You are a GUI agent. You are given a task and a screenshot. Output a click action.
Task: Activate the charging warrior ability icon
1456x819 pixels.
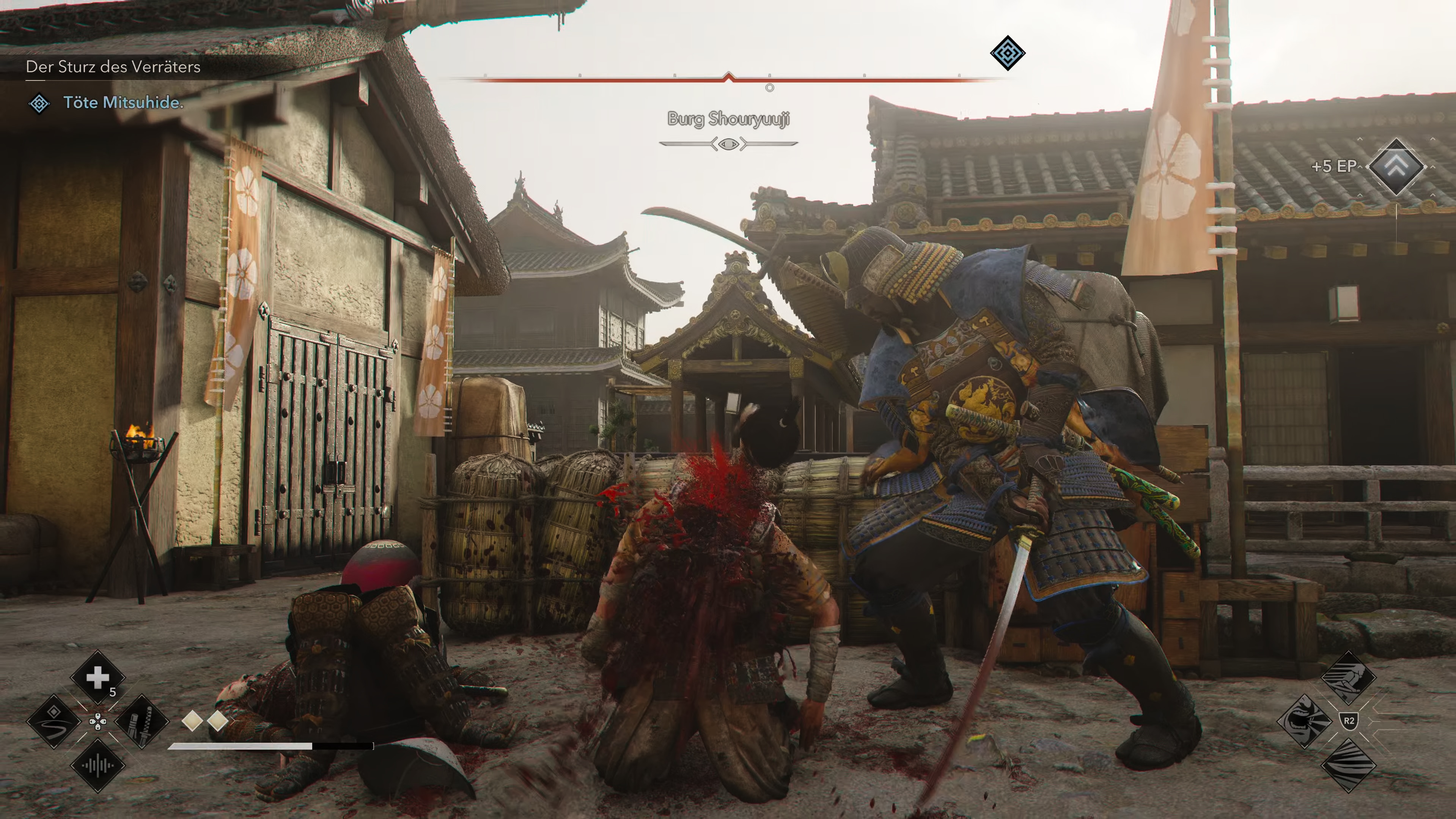pyautogui.click(x=1349, y=677)
